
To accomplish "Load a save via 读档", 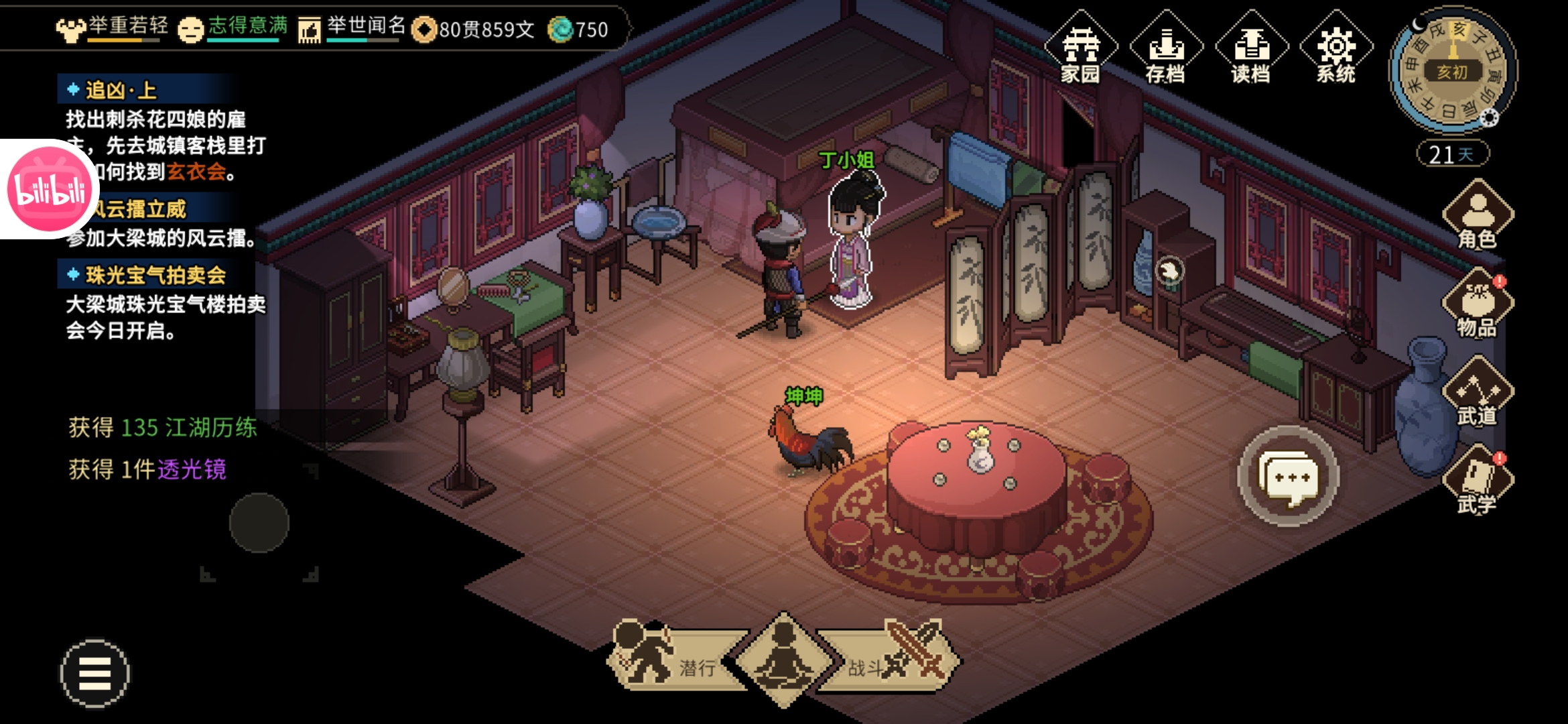I will coord(1251,48).
